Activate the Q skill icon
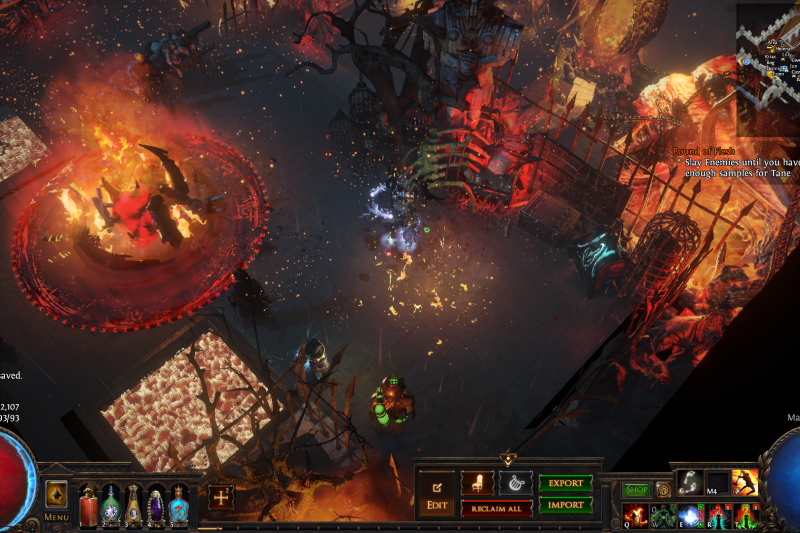Screen dimensions: 800x533 point(636,516)
